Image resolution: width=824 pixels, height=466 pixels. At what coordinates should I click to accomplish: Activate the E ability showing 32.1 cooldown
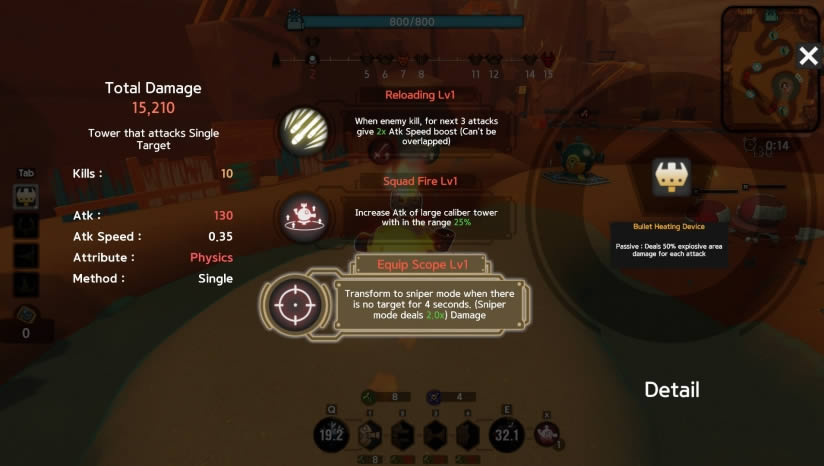pyautogui.click(x=506, y=435)
